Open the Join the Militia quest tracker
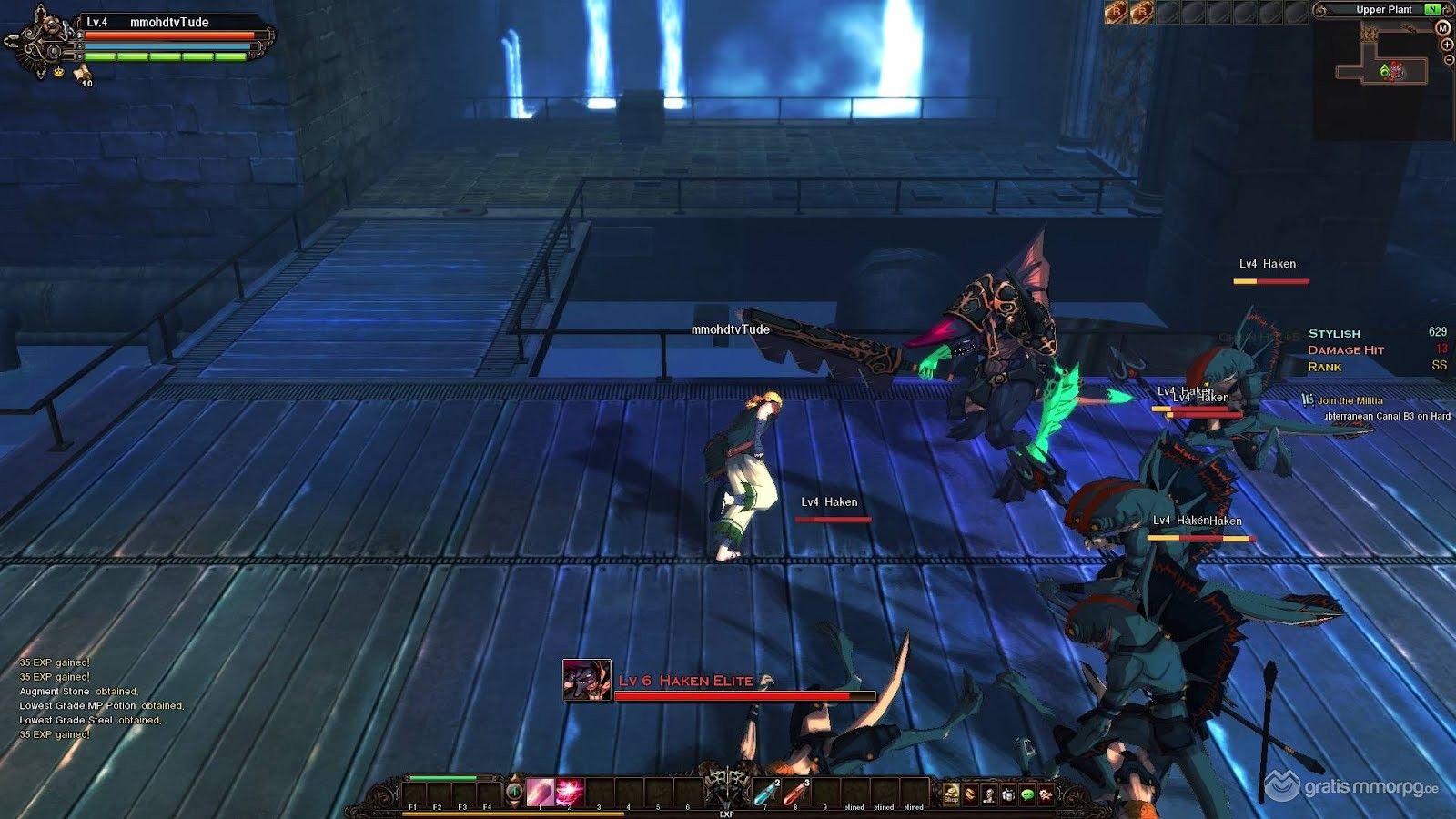1456x819 pixels. click(x=1350, y=400)
